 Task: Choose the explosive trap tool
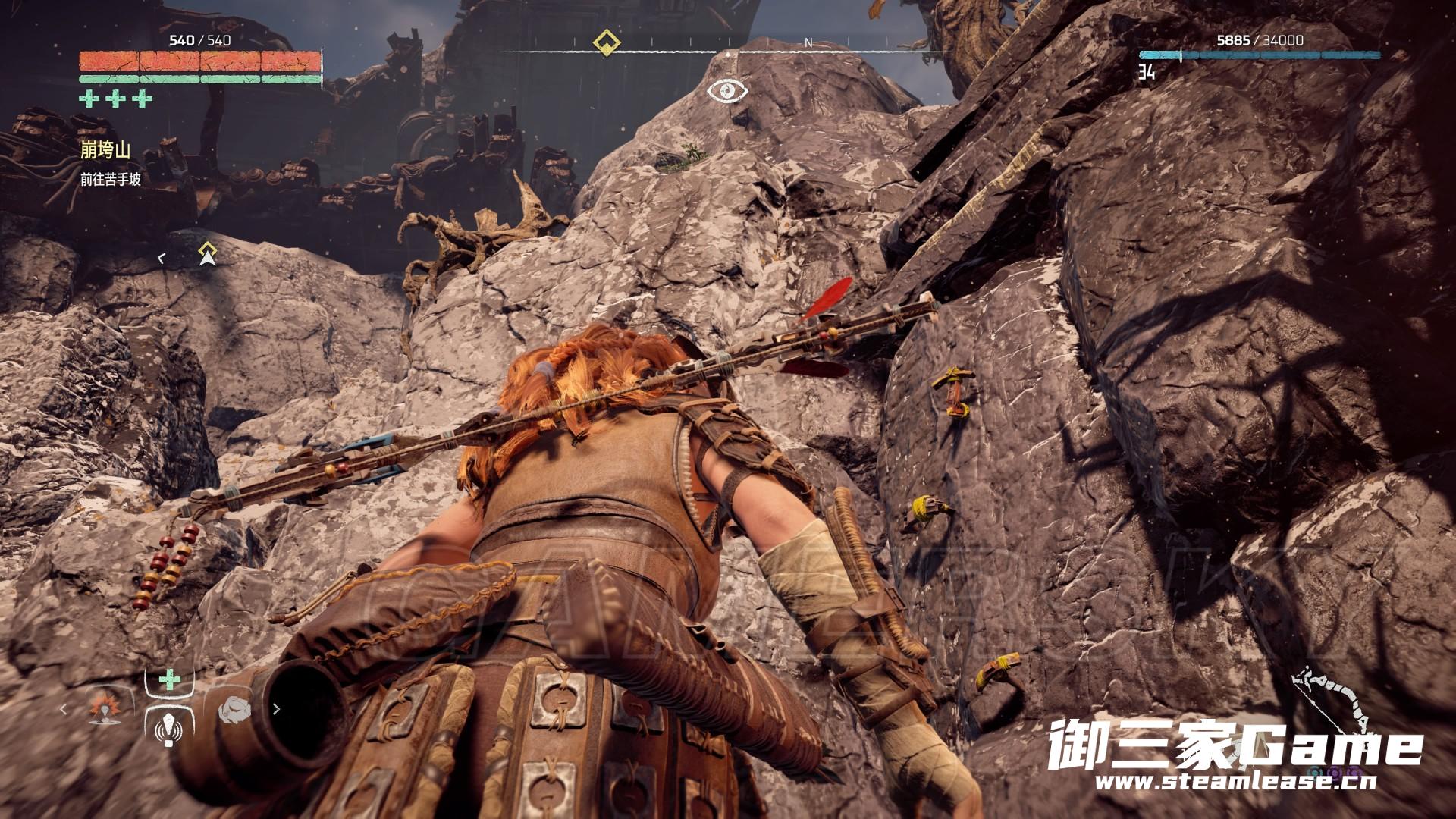pos(105,708)
